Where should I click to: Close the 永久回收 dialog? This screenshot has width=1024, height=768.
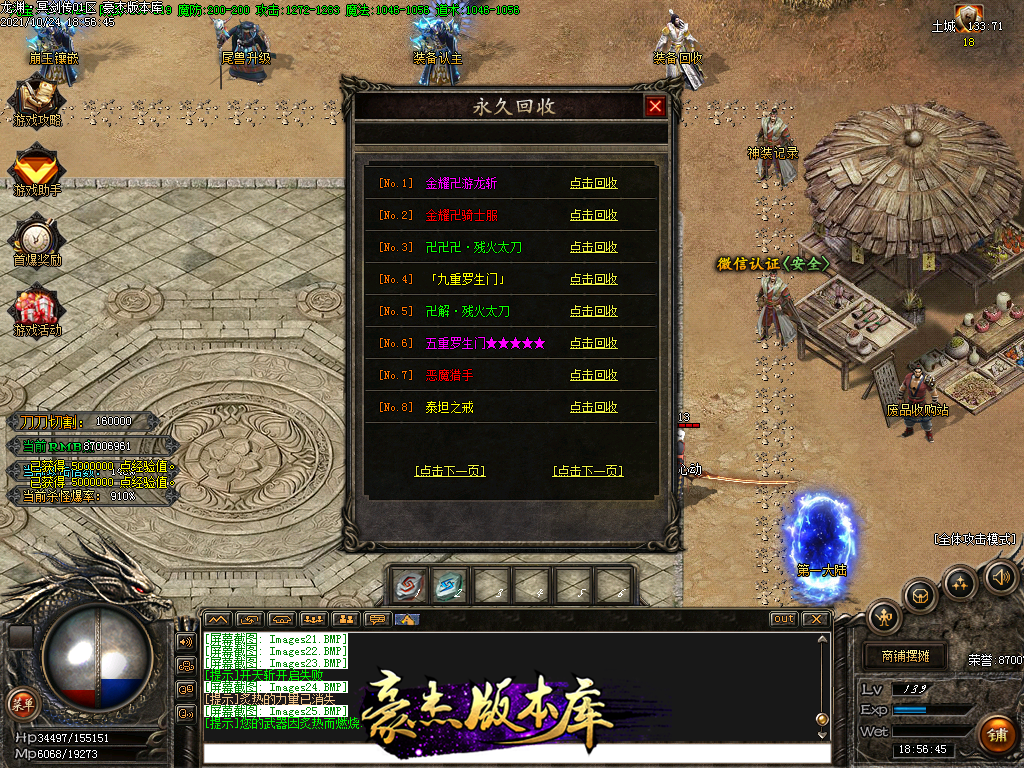tap(655, 107)
